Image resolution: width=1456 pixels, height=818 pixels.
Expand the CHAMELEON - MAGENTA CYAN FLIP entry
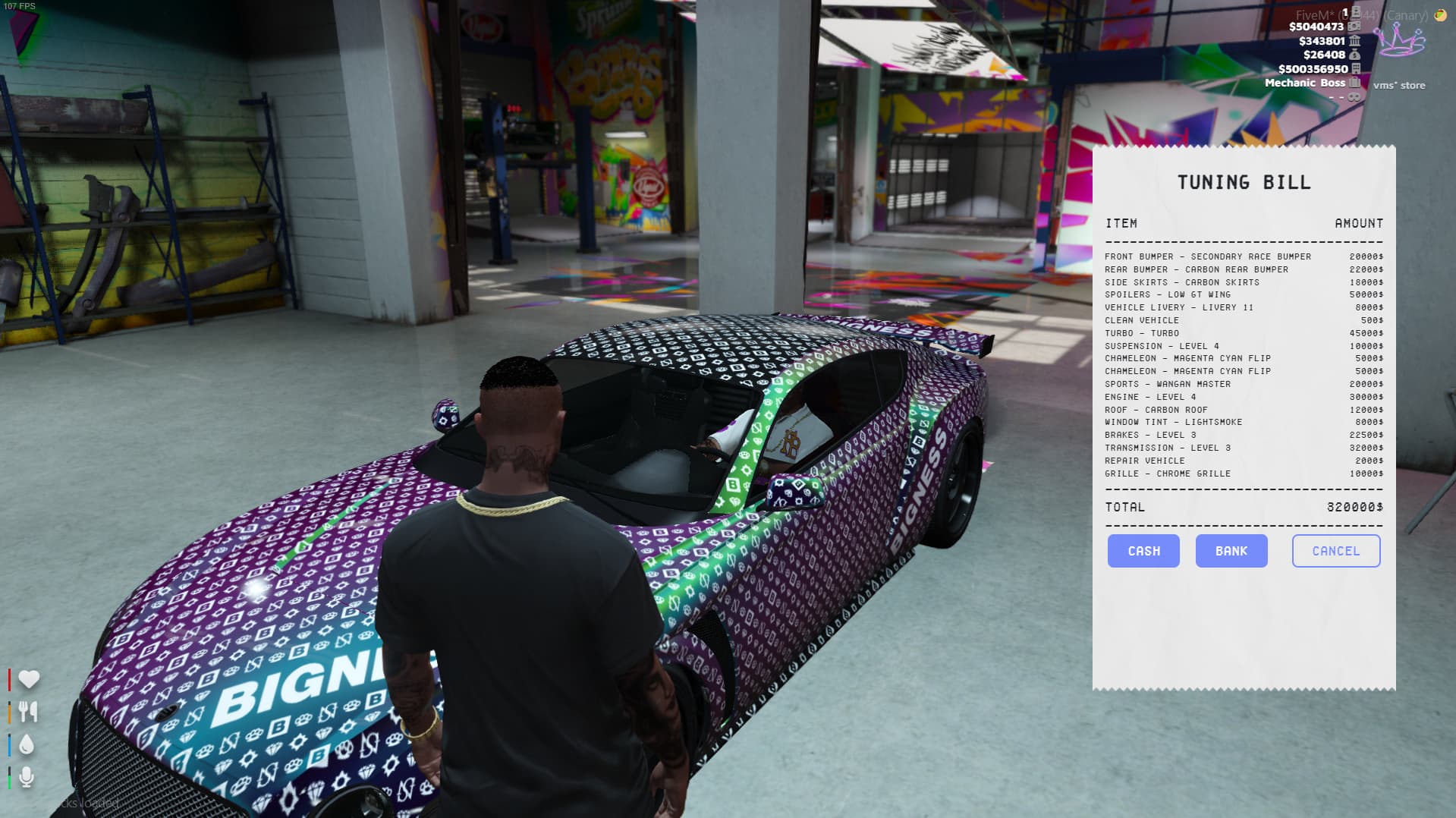click(x=1187, y=358)
